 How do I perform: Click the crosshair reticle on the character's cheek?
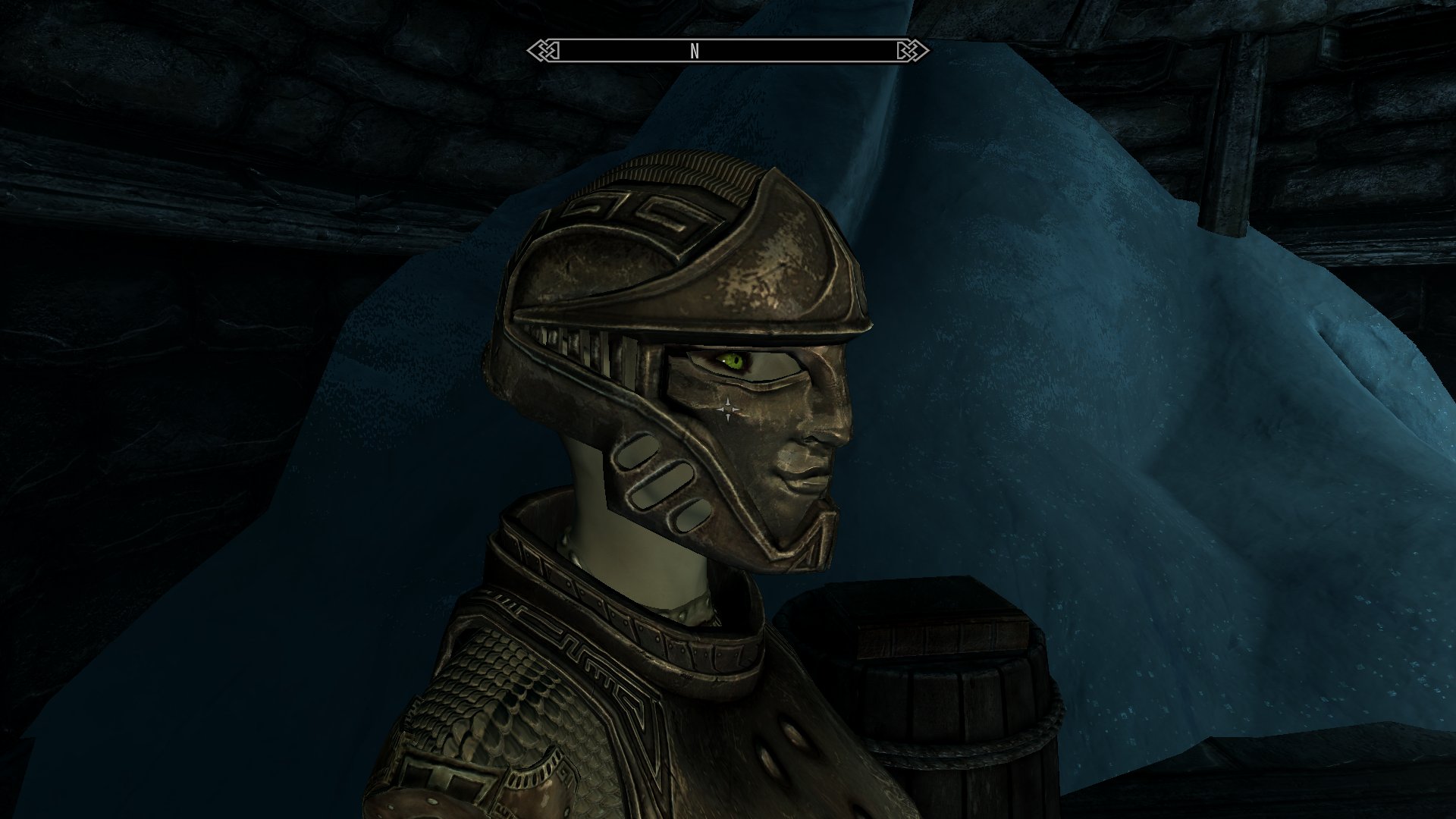pos(727,409)
